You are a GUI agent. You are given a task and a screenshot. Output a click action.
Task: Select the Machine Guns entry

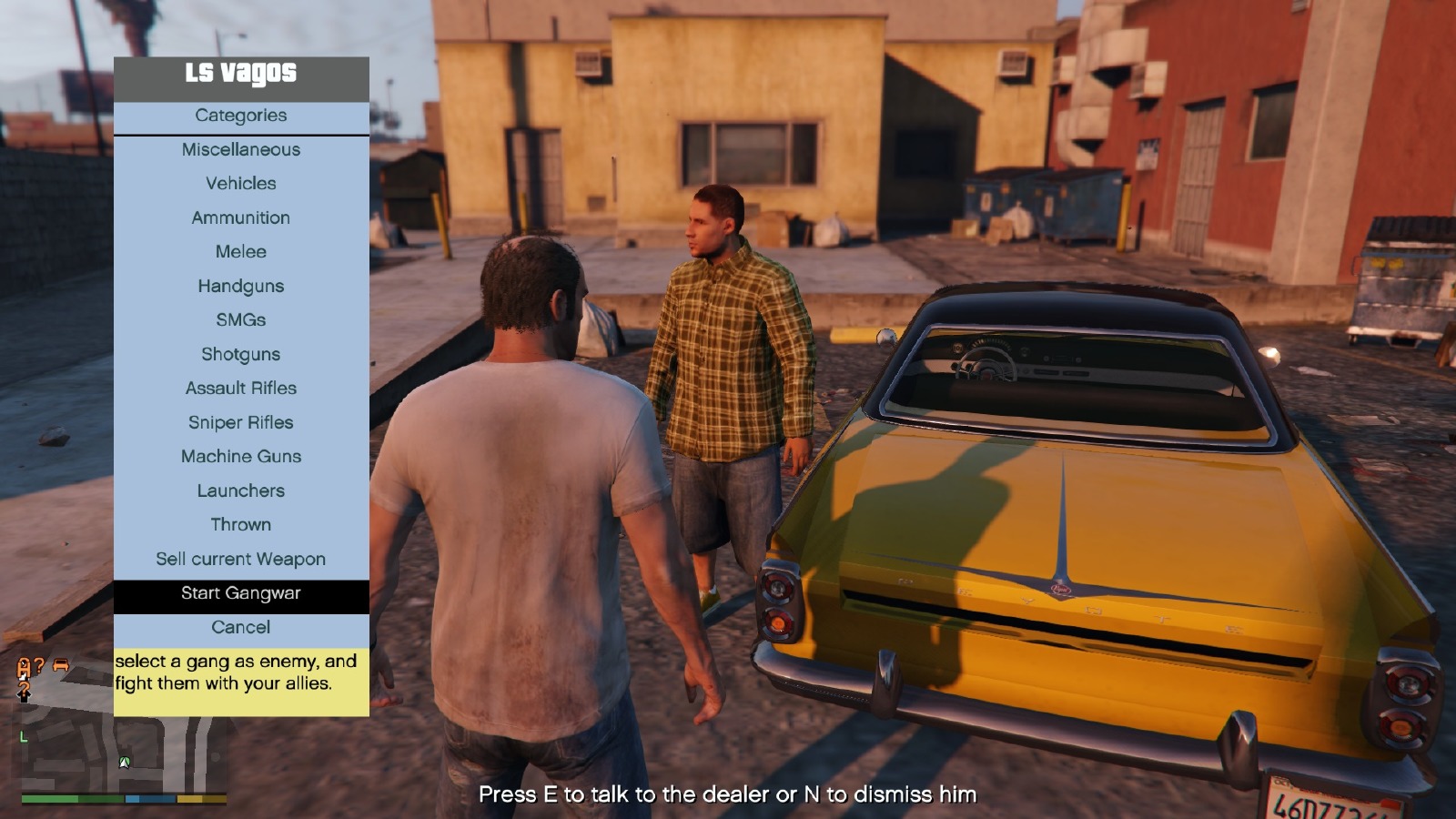point(241,457)
